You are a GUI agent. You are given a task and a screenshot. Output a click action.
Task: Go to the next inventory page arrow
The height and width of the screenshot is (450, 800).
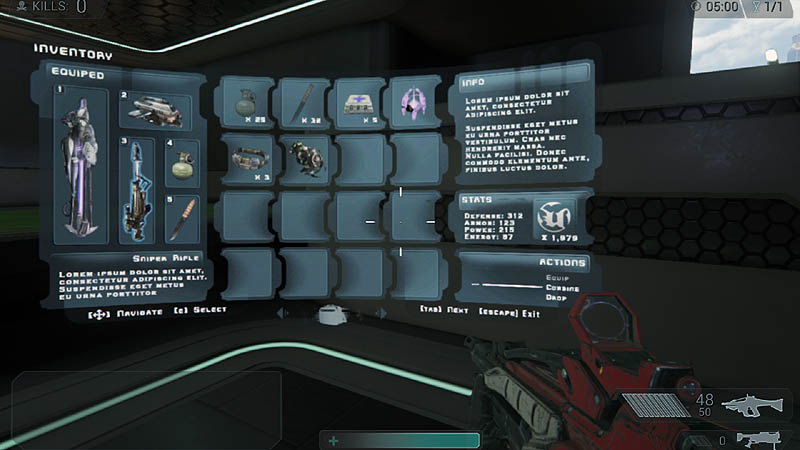[x=383, y=313]
